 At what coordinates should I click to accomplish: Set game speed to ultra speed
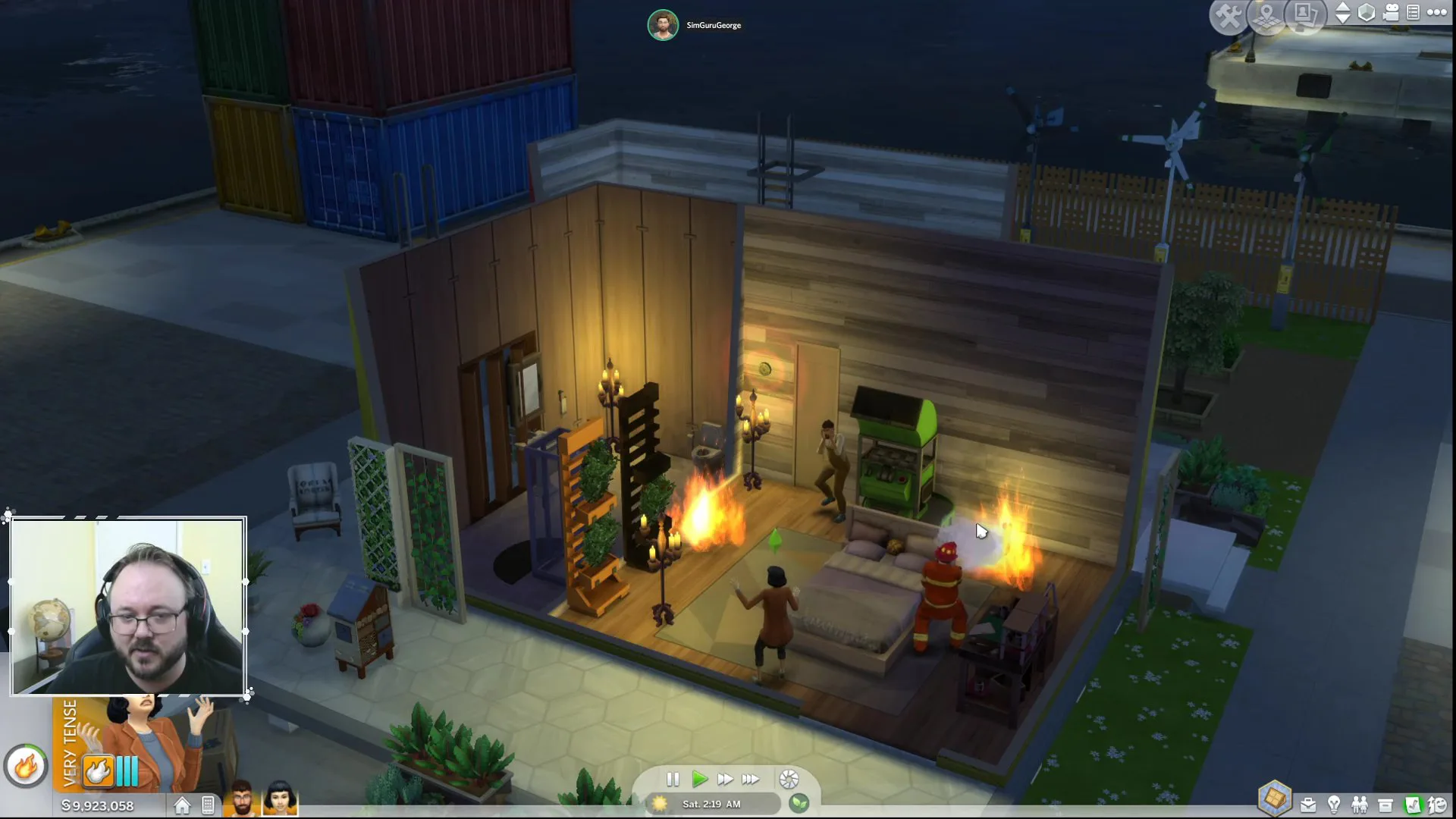751,779
